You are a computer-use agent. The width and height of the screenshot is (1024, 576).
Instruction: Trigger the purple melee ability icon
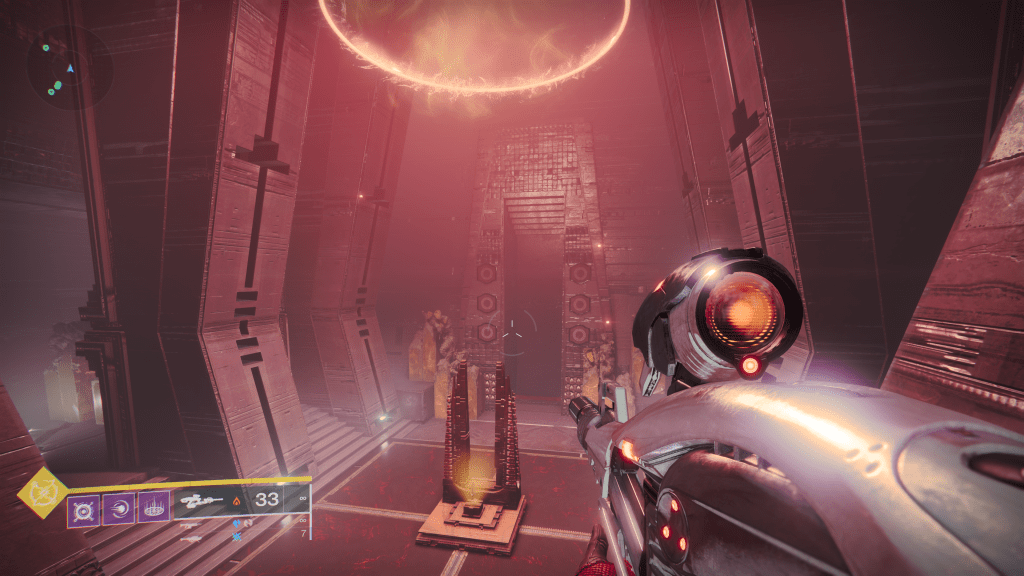point(117,509)
